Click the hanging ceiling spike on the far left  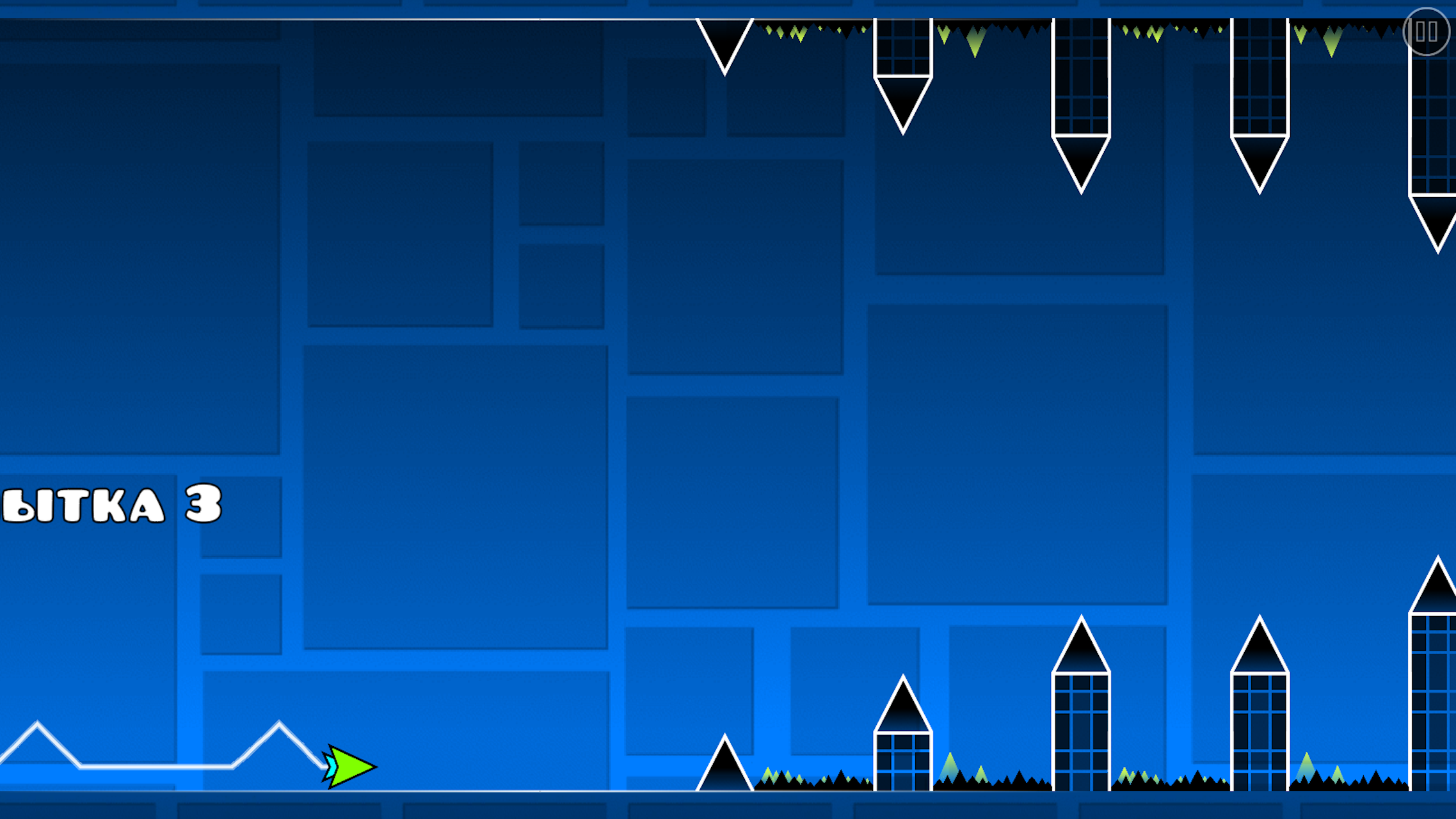click(725, 45)
